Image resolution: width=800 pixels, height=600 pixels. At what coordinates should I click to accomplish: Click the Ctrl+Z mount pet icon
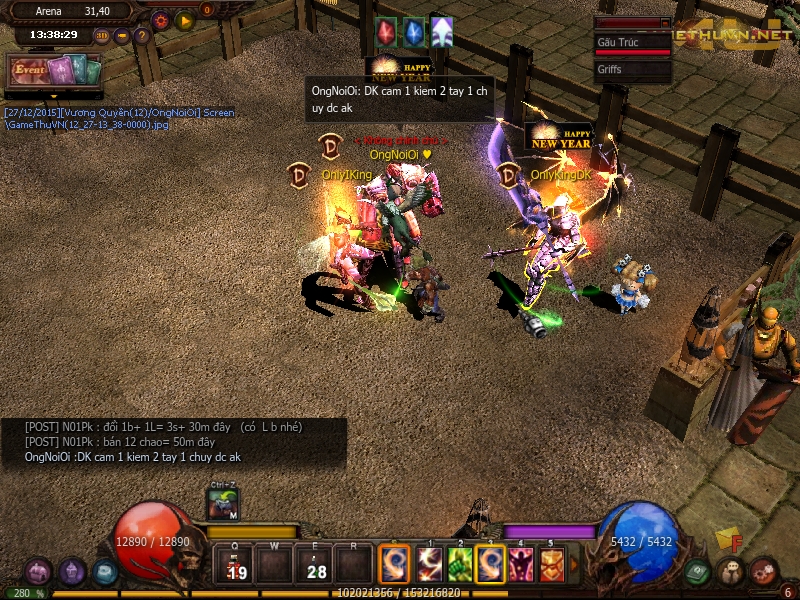coord(223,505)
